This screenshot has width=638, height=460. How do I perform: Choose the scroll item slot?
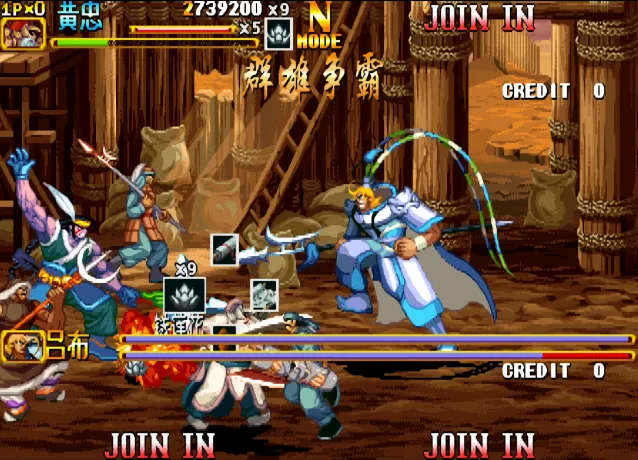225,249
